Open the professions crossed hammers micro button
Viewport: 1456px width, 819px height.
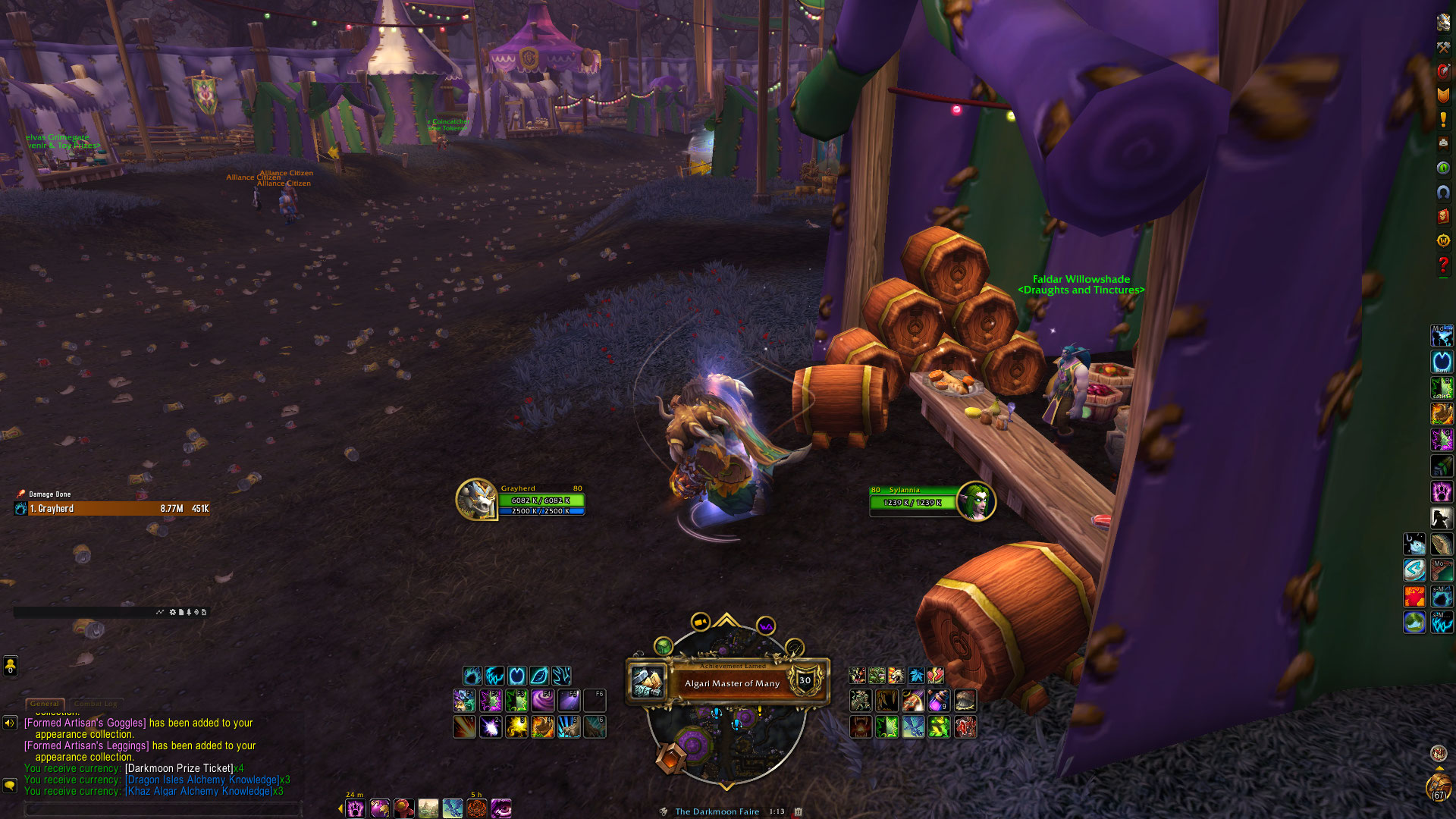point(1443,47)
